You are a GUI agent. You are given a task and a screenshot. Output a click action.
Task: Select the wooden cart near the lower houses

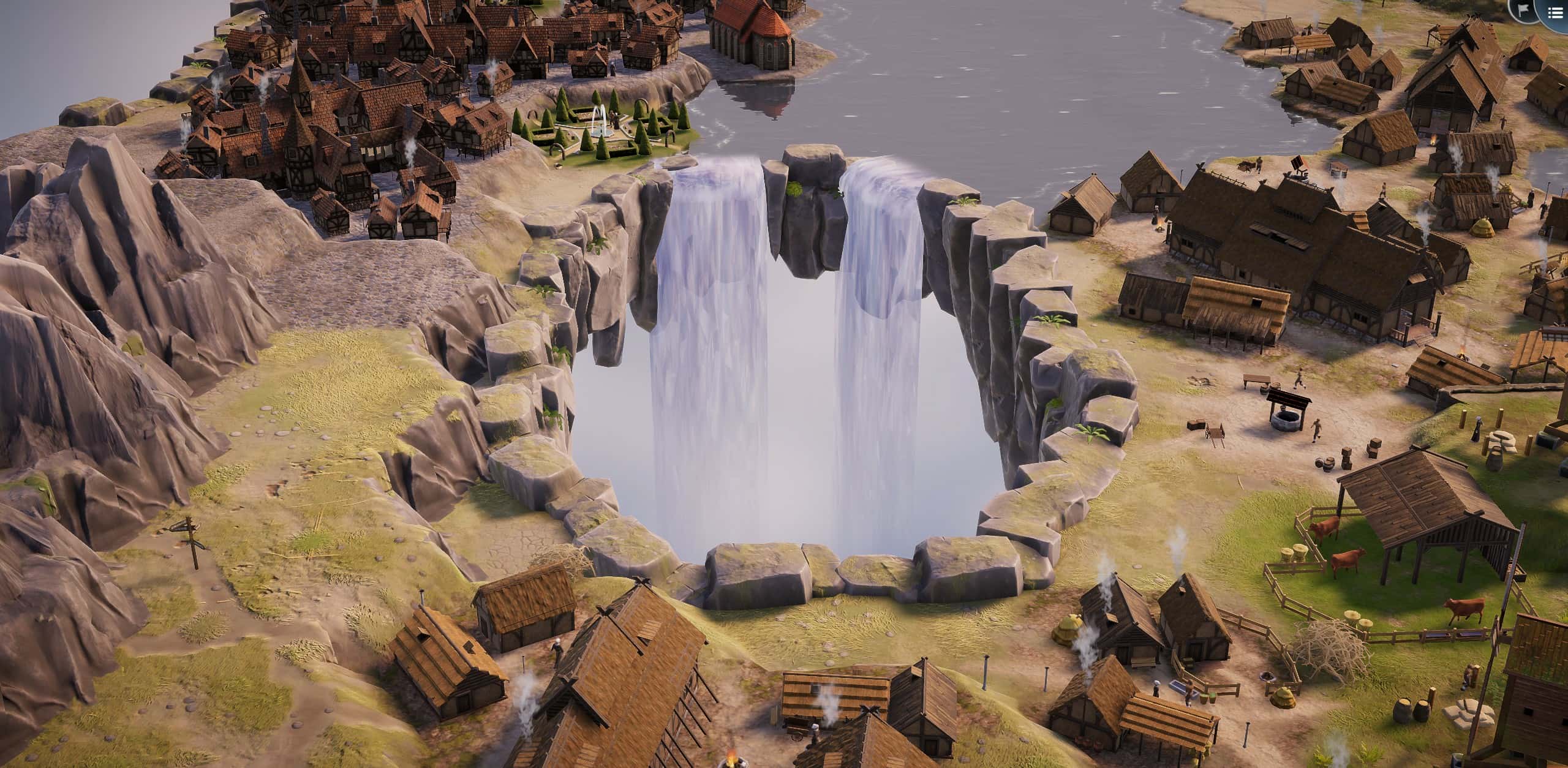click(x=796, y=733)
